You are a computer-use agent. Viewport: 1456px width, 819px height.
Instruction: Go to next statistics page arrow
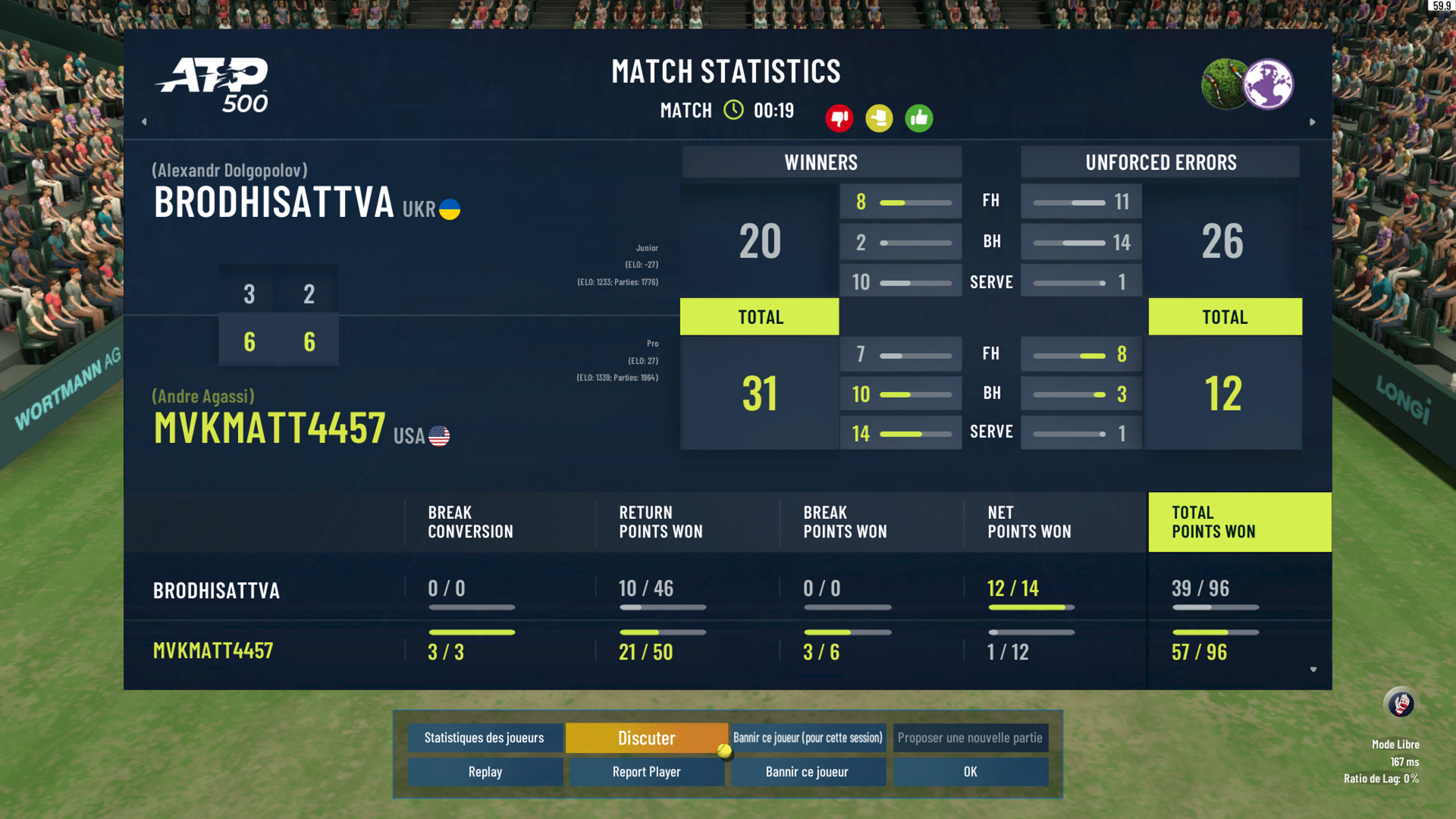(1313, 121)
